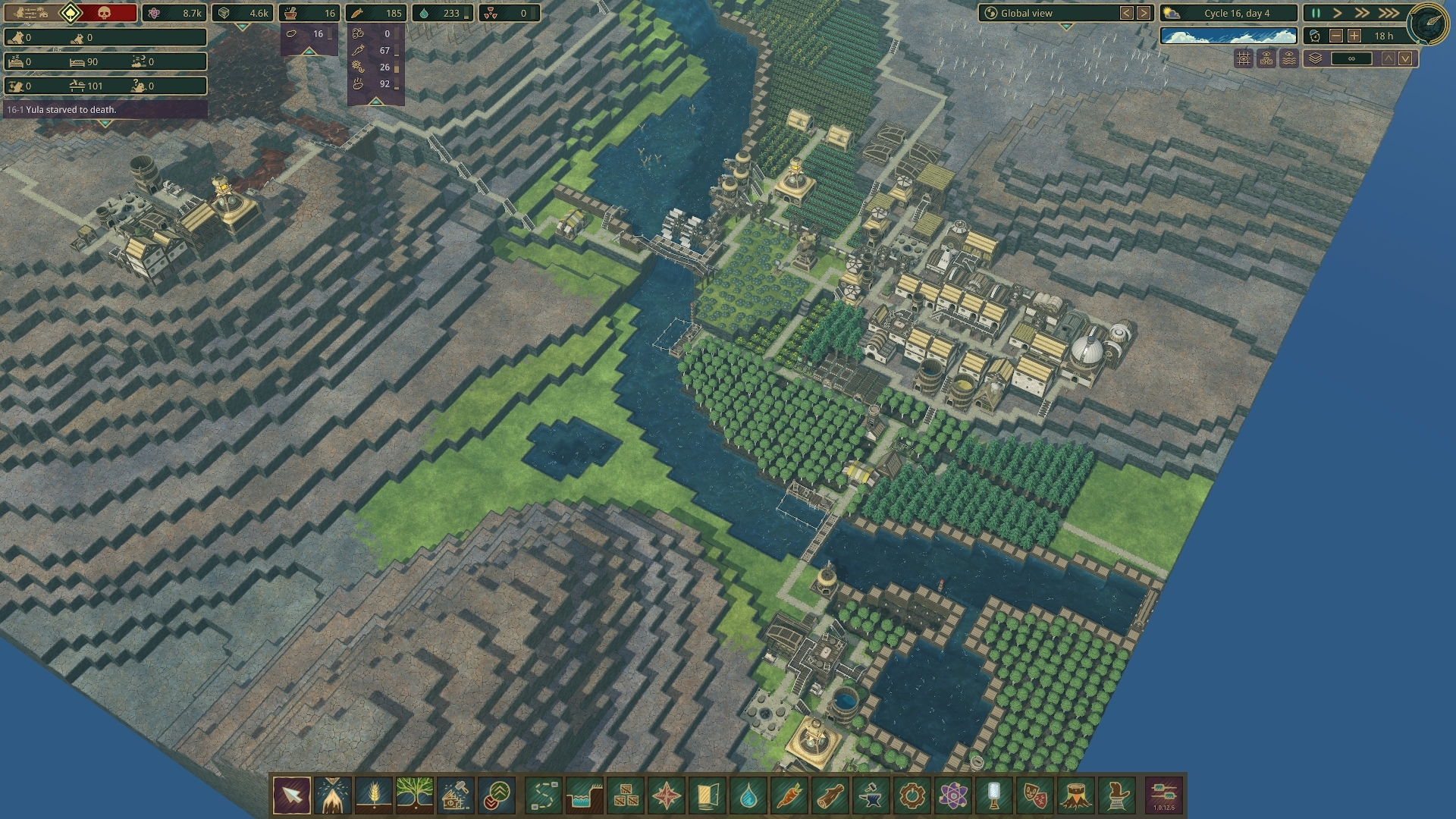Click the previous district arrow beside Global view
The image size is (1456, 819).
coord(1125,13)
